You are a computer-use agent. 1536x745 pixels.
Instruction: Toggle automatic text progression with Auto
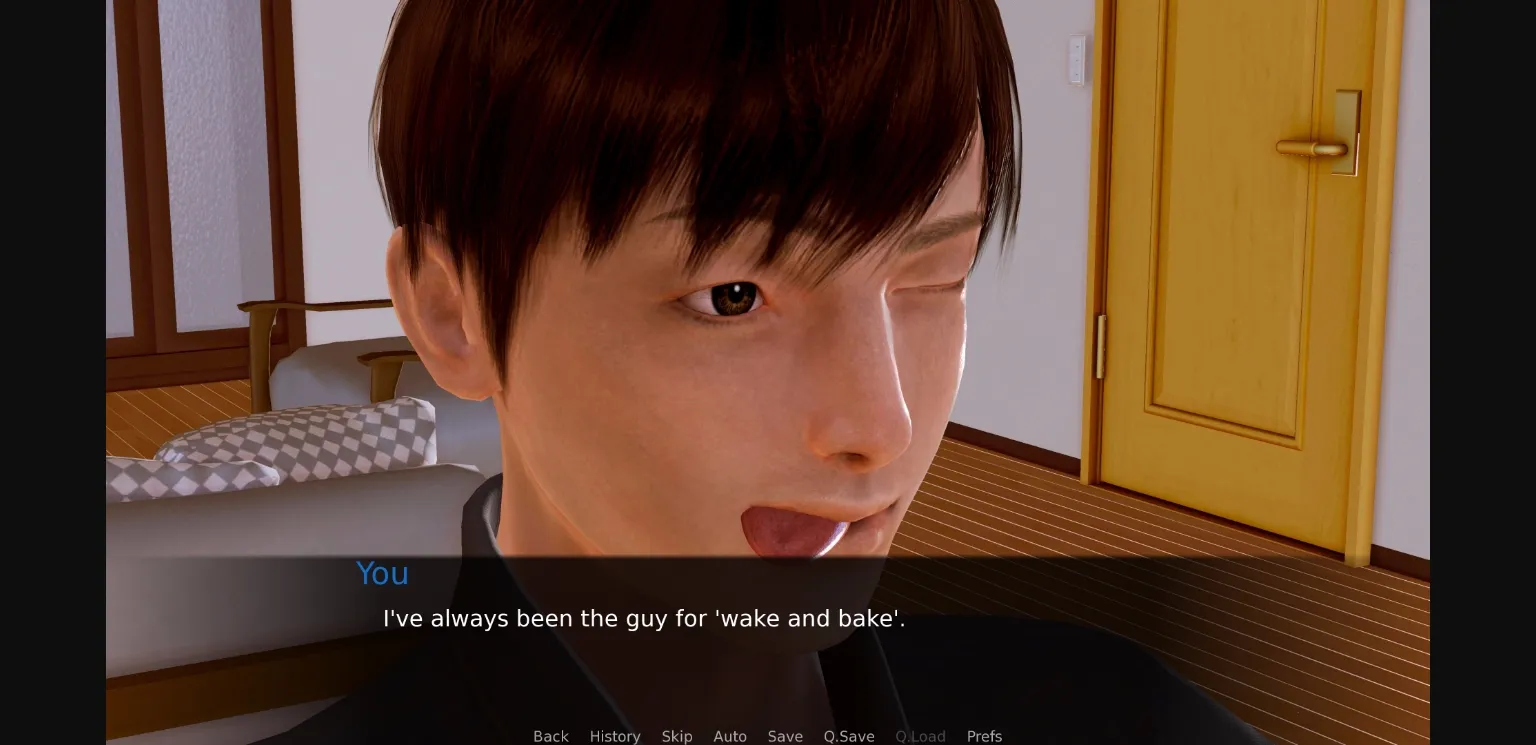point(730,736)
